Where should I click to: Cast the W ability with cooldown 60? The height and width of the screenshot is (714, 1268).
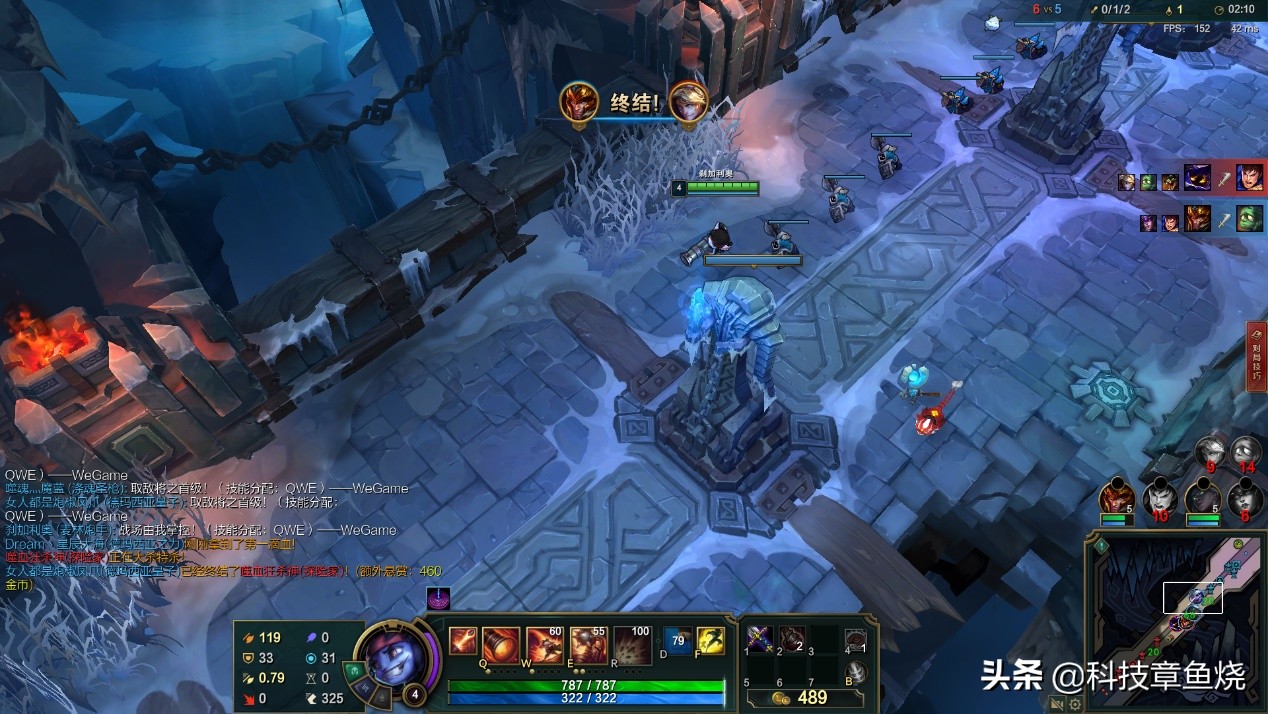point(544,645)
